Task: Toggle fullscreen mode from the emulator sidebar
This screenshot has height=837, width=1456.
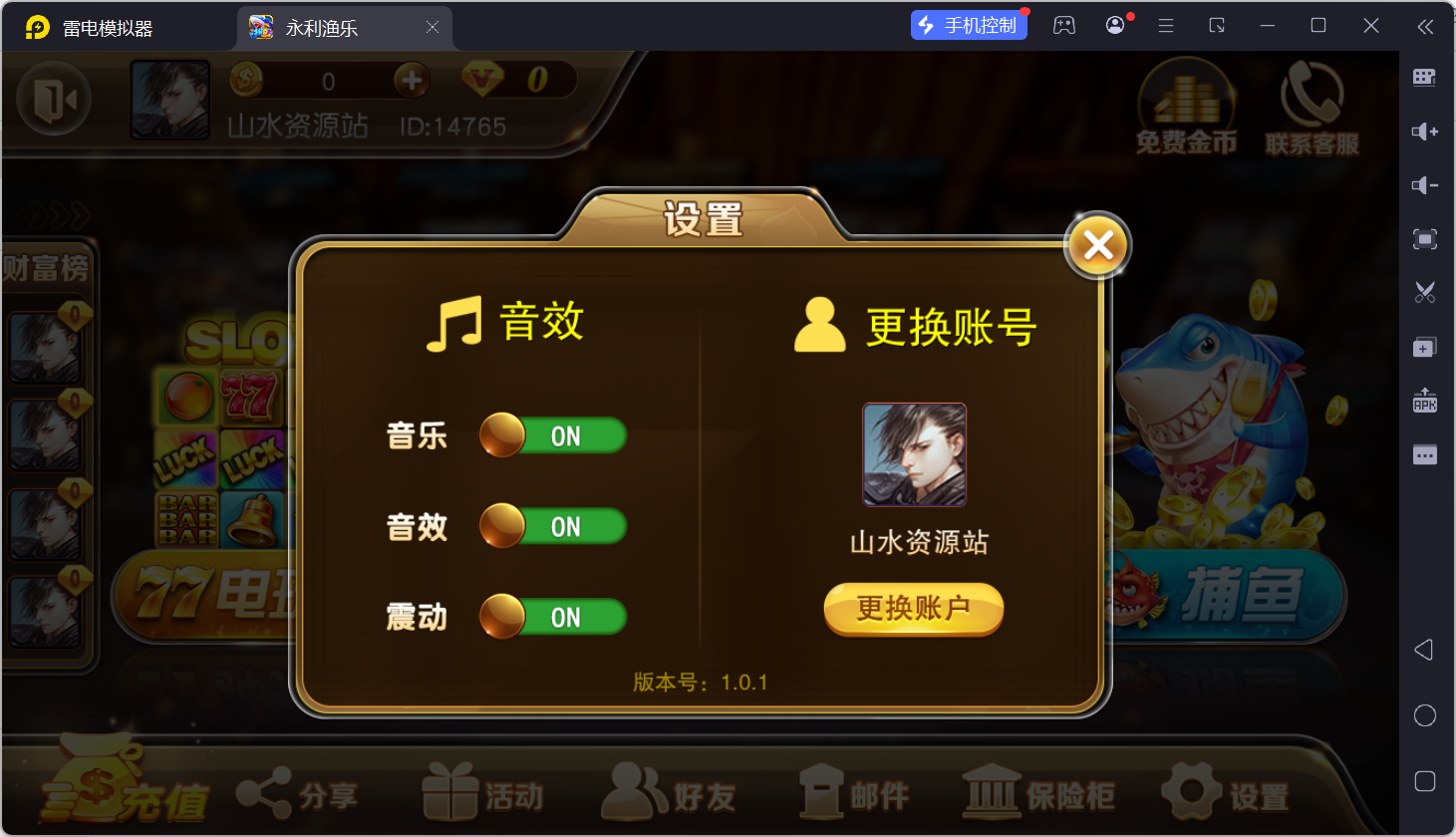Action: [x=1424, y=239]
